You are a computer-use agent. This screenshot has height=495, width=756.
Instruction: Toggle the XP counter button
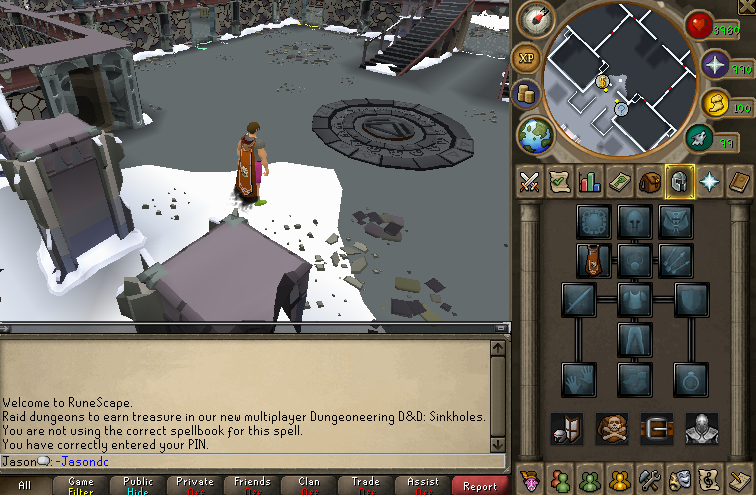(x=527, y=58)
